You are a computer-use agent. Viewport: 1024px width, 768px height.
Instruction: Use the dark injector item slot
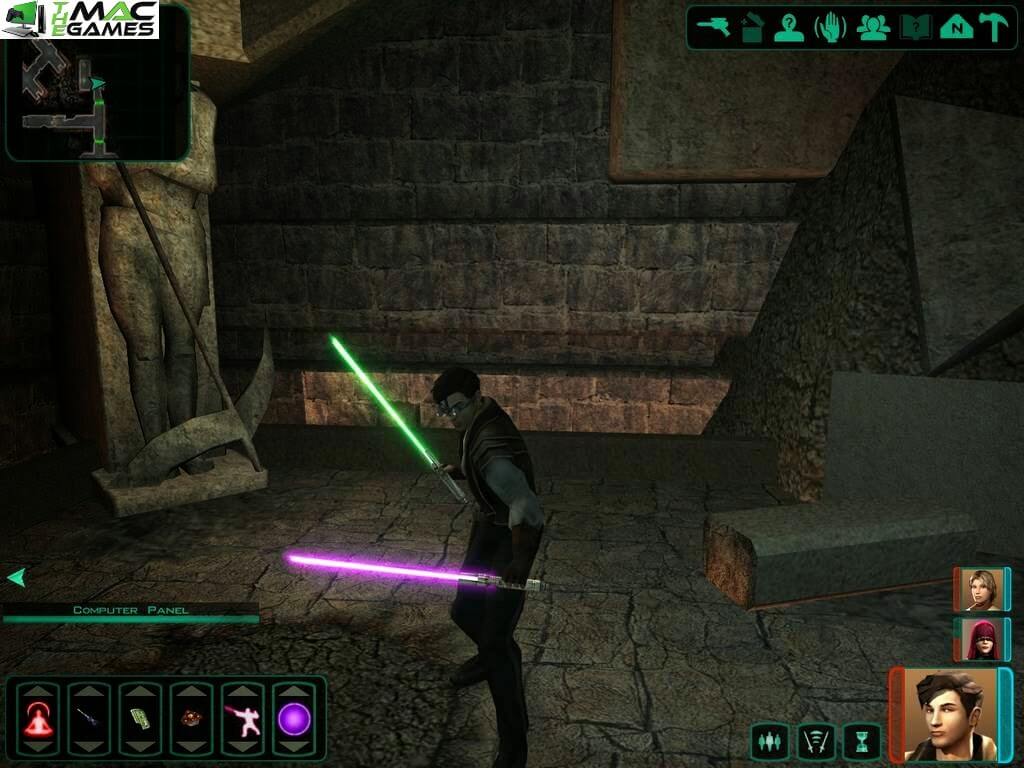[89, 719]
